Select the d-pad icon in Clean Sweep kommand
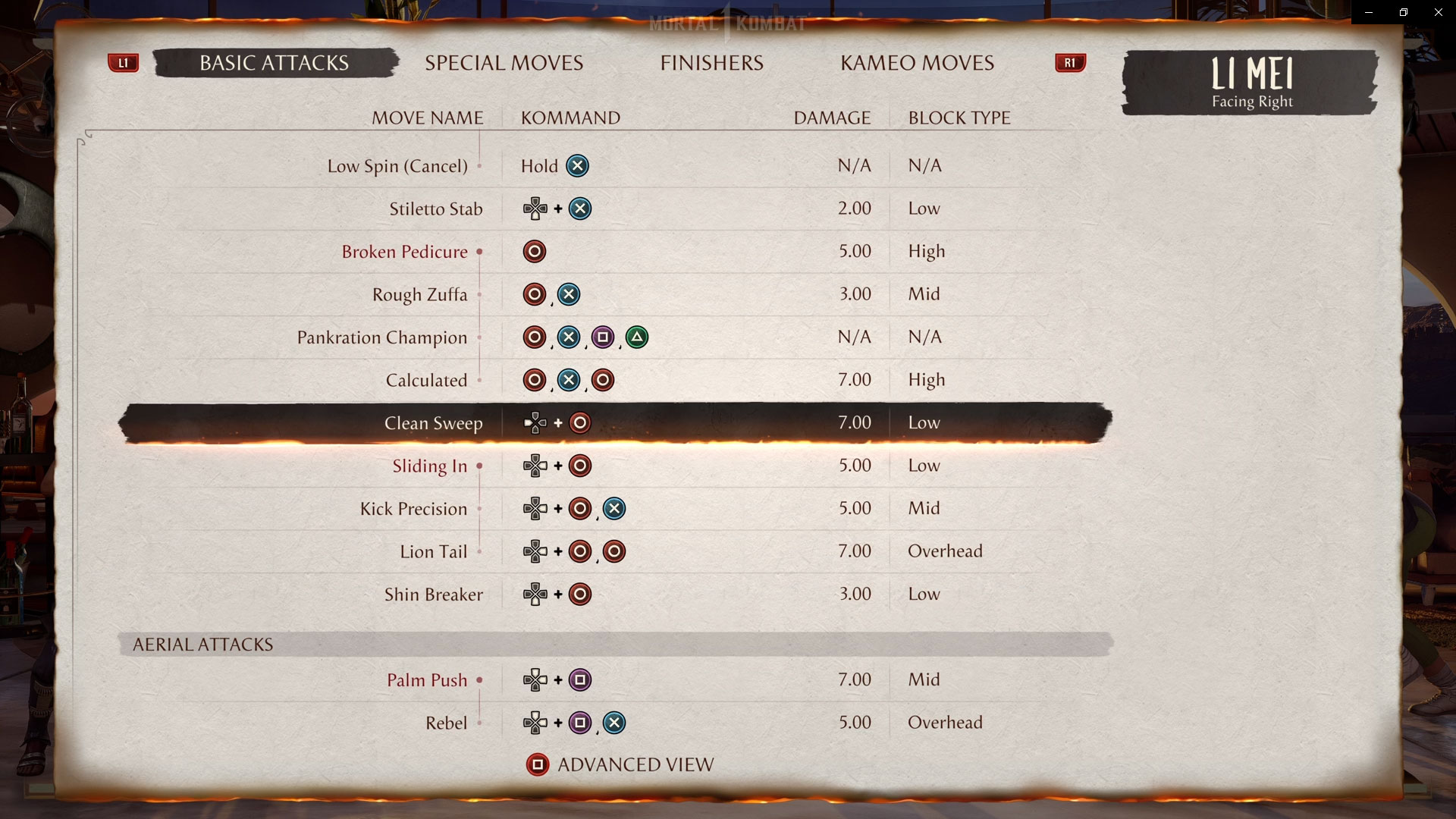Screen dimensions: 1456x819 tap(535, 423)
